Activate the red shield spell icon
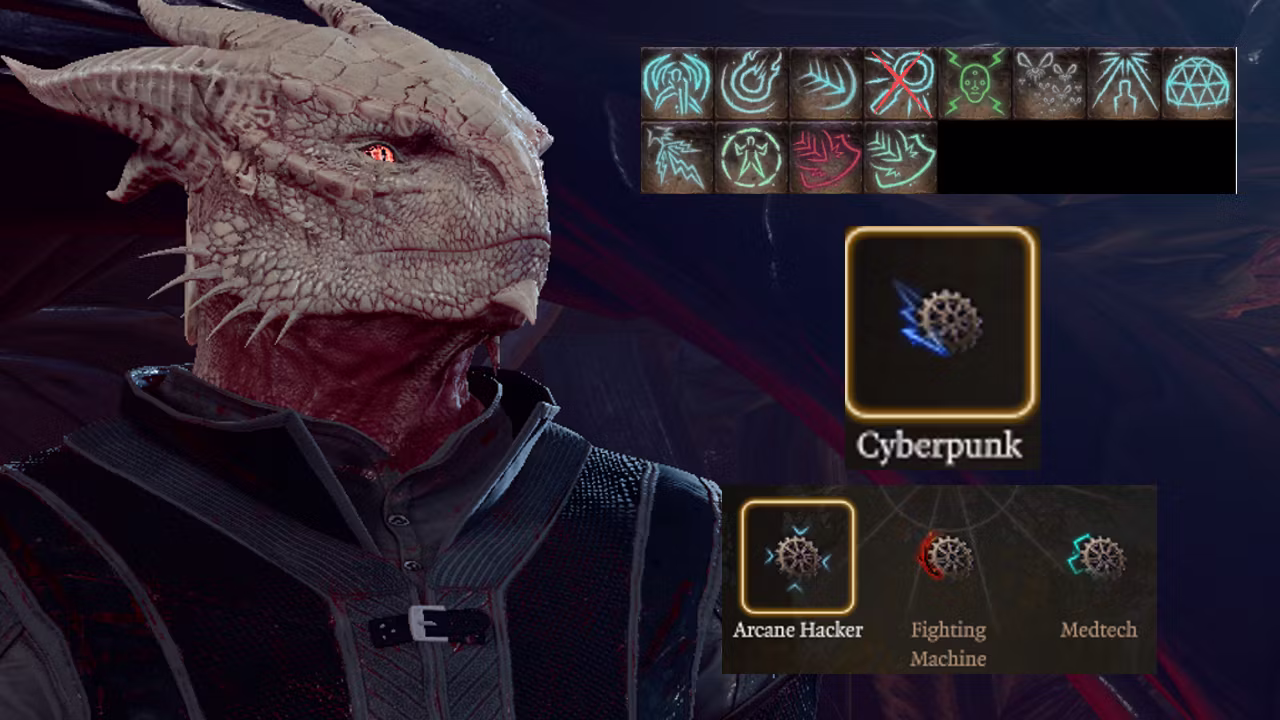This screenshot has width=1280, height=720. [826, 157]
